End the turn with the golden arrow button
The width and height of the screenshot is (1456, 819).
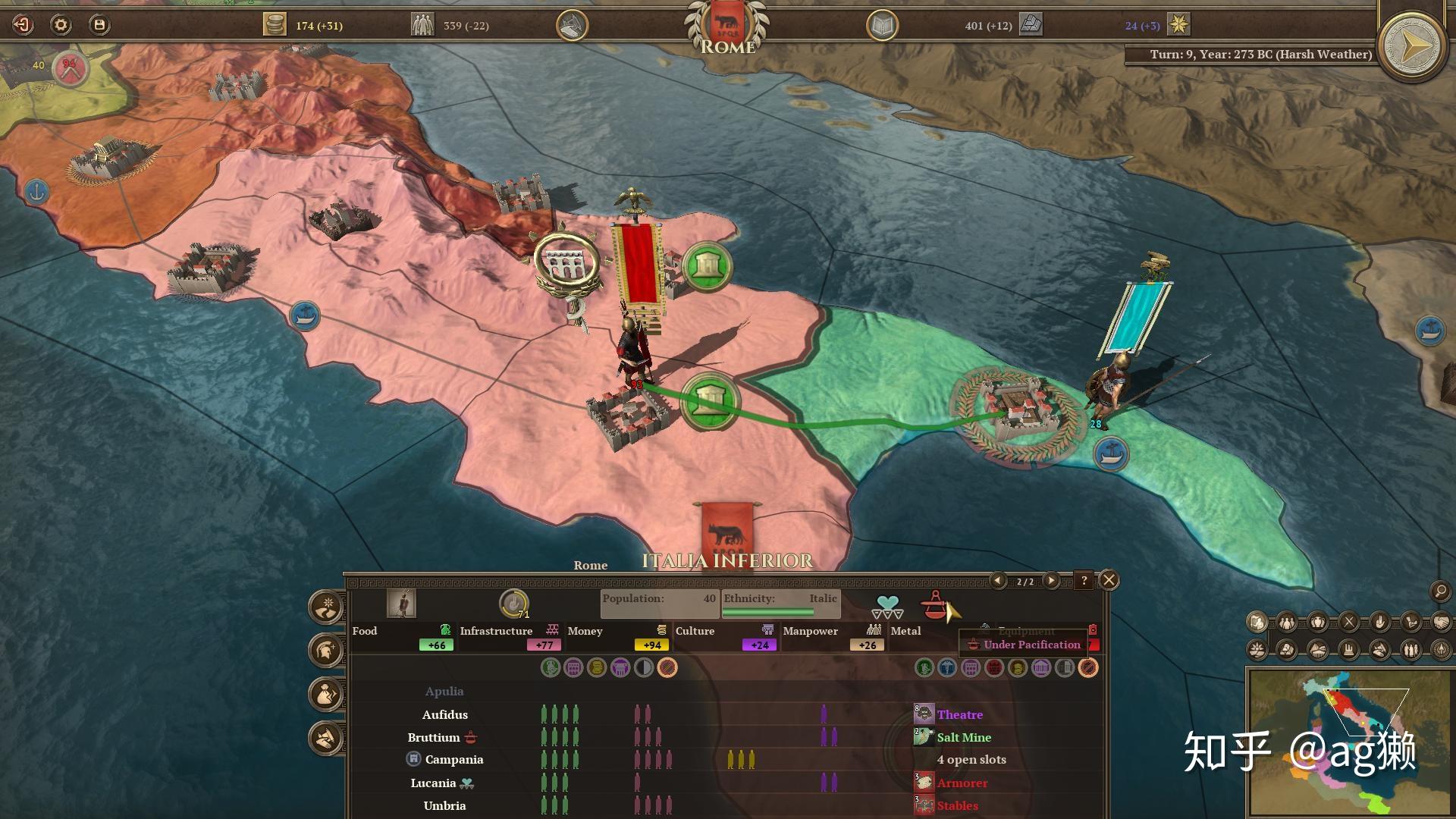coord(1411,46)
